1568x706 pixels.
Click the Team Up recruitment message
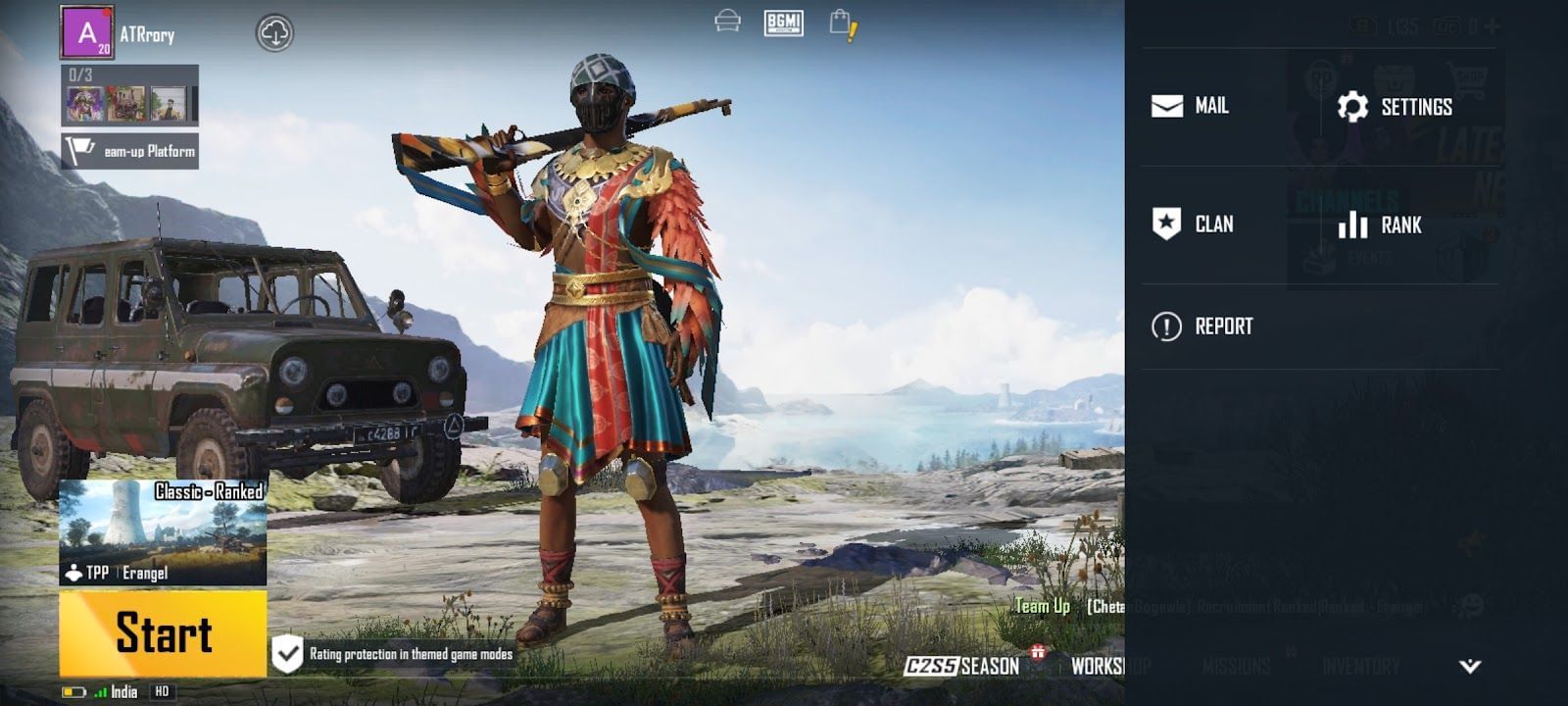click(x=1042, y=607)
